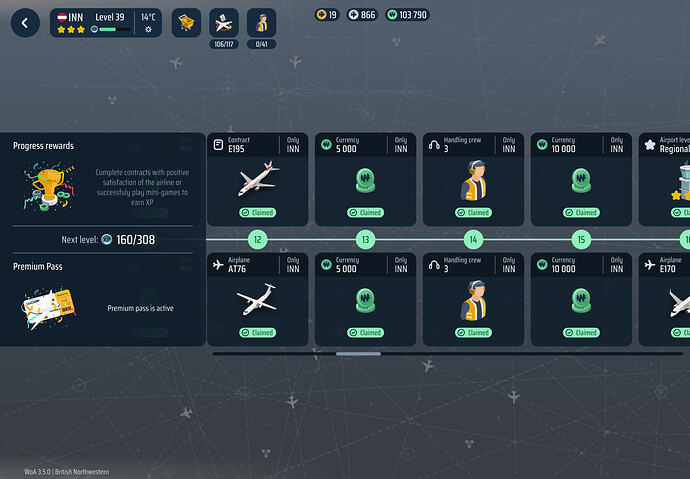Select the Airplane AT76 reward card
The image size is (690, 479).
point(257,299)
